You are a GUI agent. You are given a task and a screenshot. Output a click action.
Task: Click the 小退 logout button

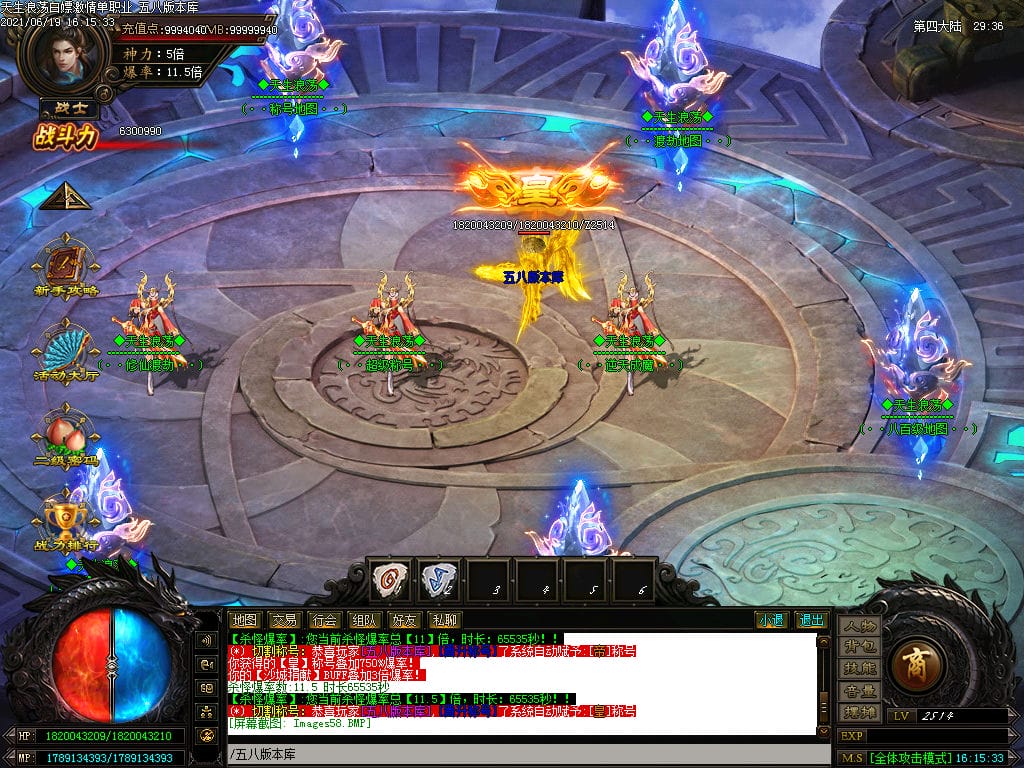pyautogui.click(x=771, y=620)
